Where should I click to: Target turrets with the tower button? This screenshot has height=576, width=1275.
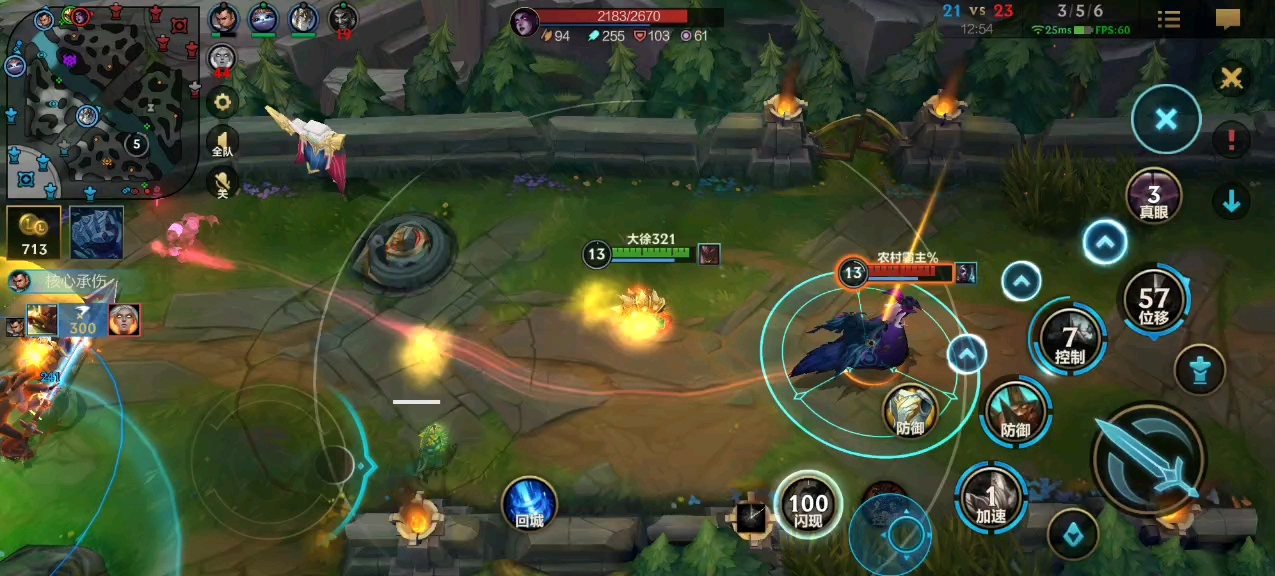tap(1199, 369)
